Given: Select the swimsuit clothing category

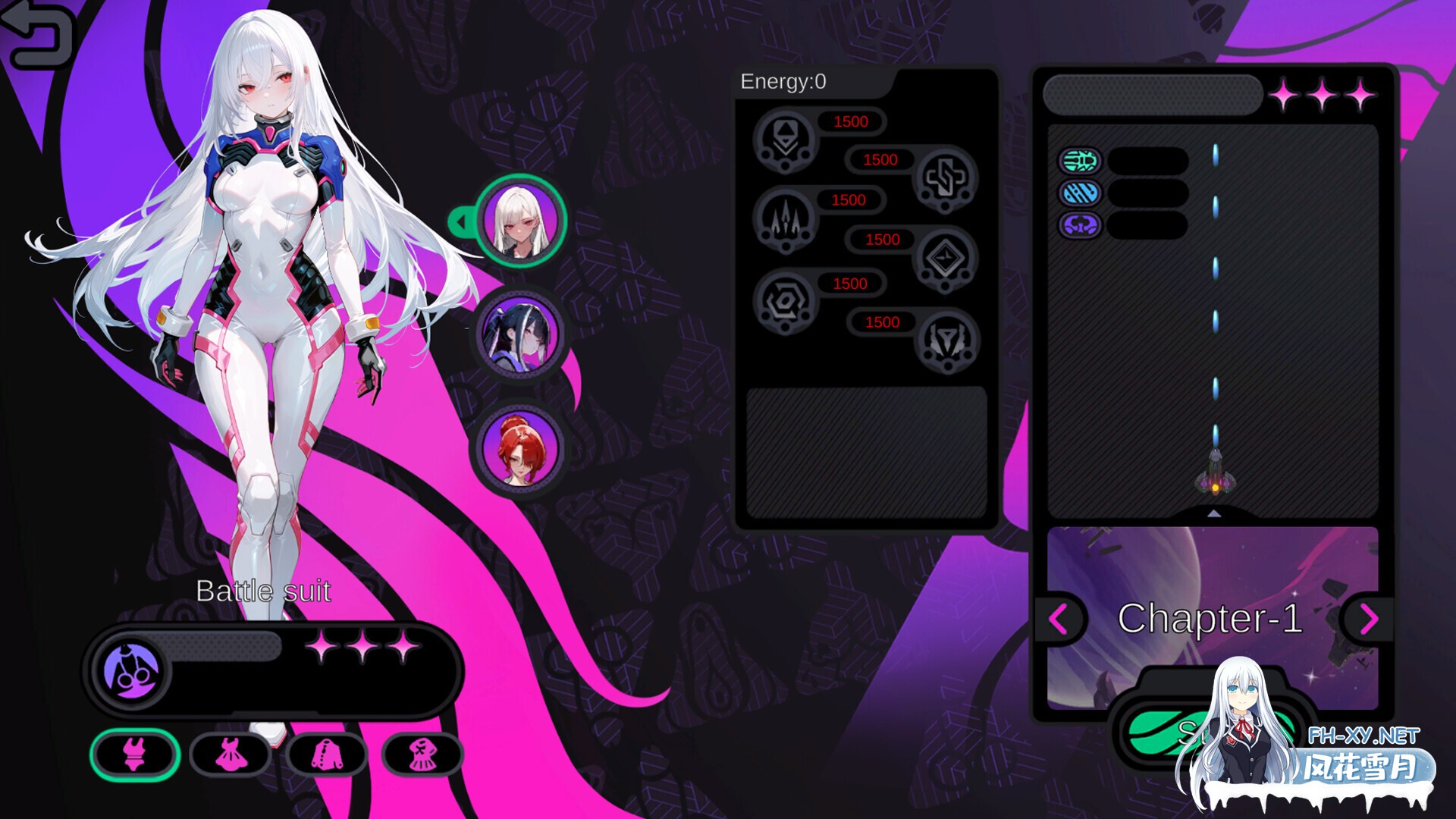Looking at the screenshot, I should tap(133, 755).
